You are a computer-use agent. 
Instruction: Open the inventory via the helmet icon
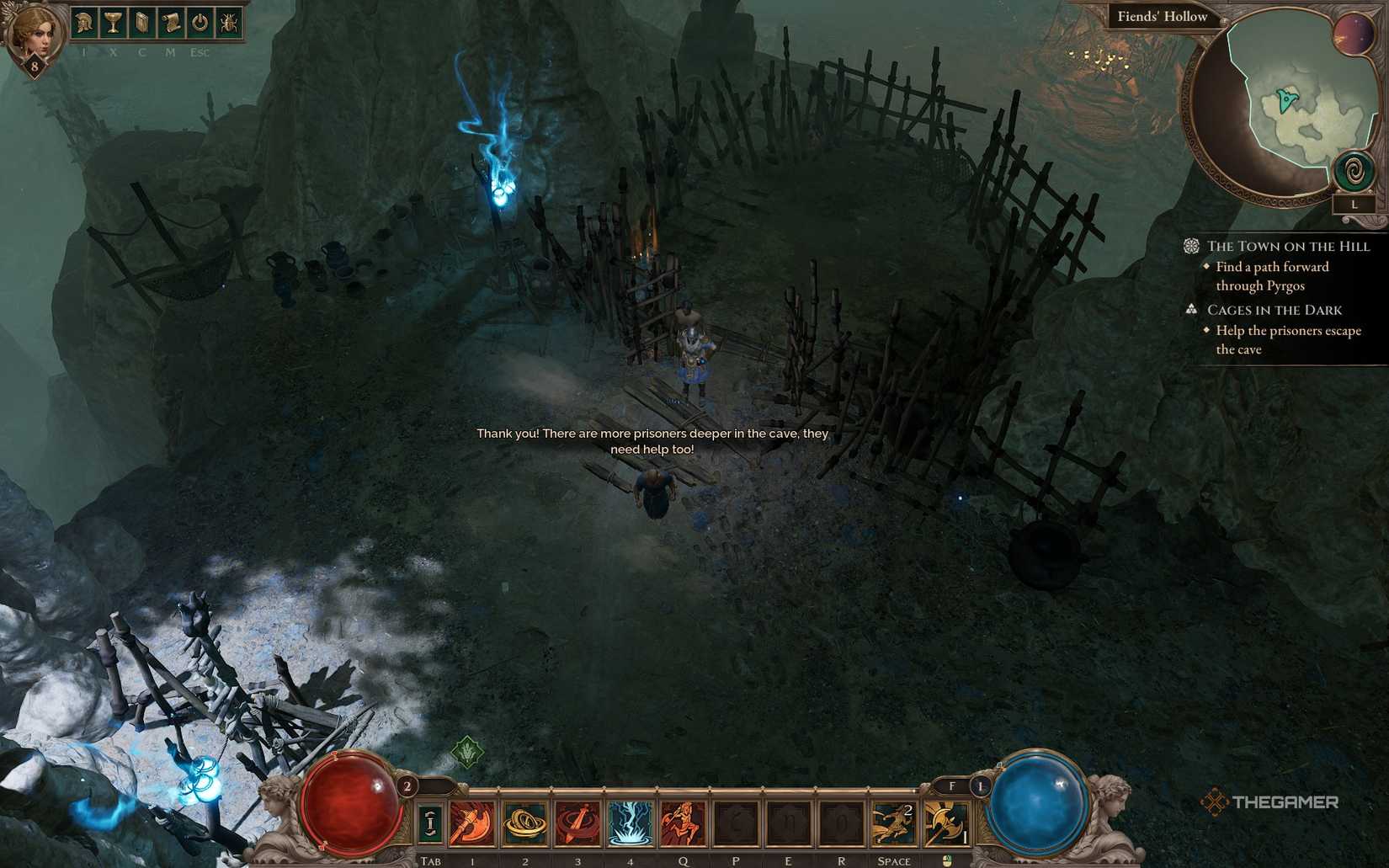[x=84, y=23]
